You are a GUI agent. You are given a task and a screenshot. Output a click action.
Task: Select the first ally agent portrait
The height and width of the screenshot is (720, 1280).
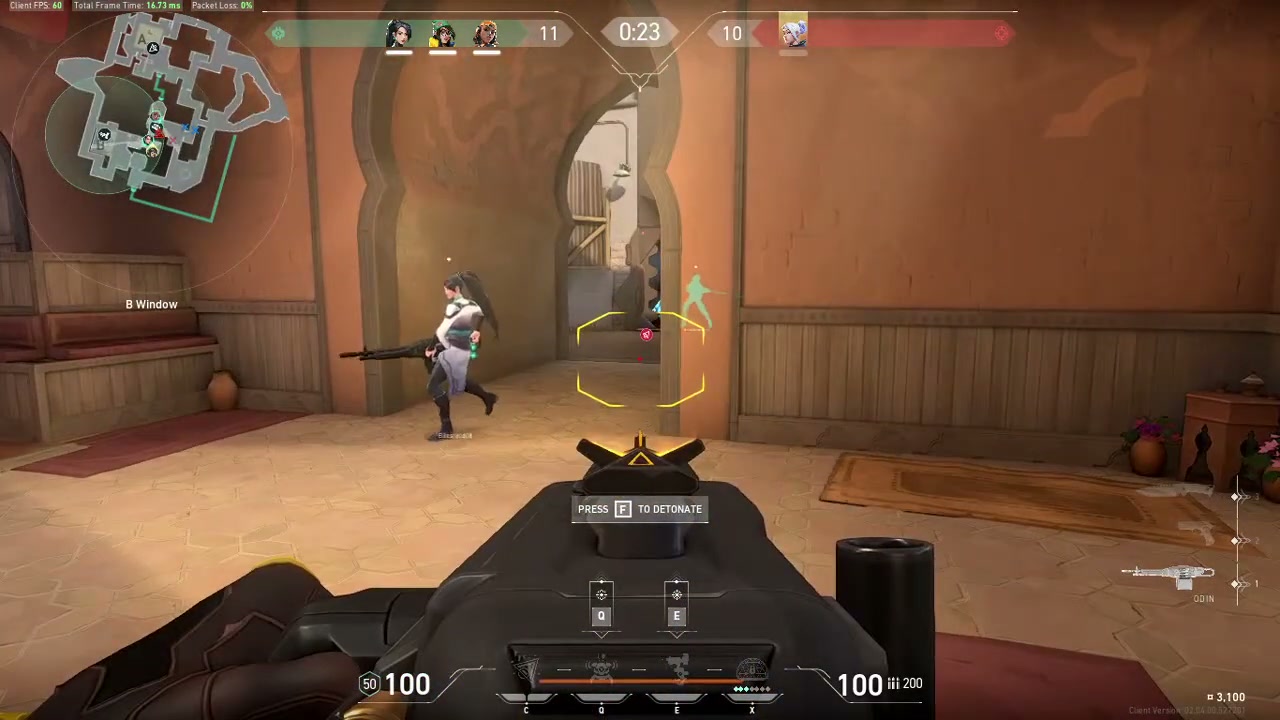click(399, 33)
